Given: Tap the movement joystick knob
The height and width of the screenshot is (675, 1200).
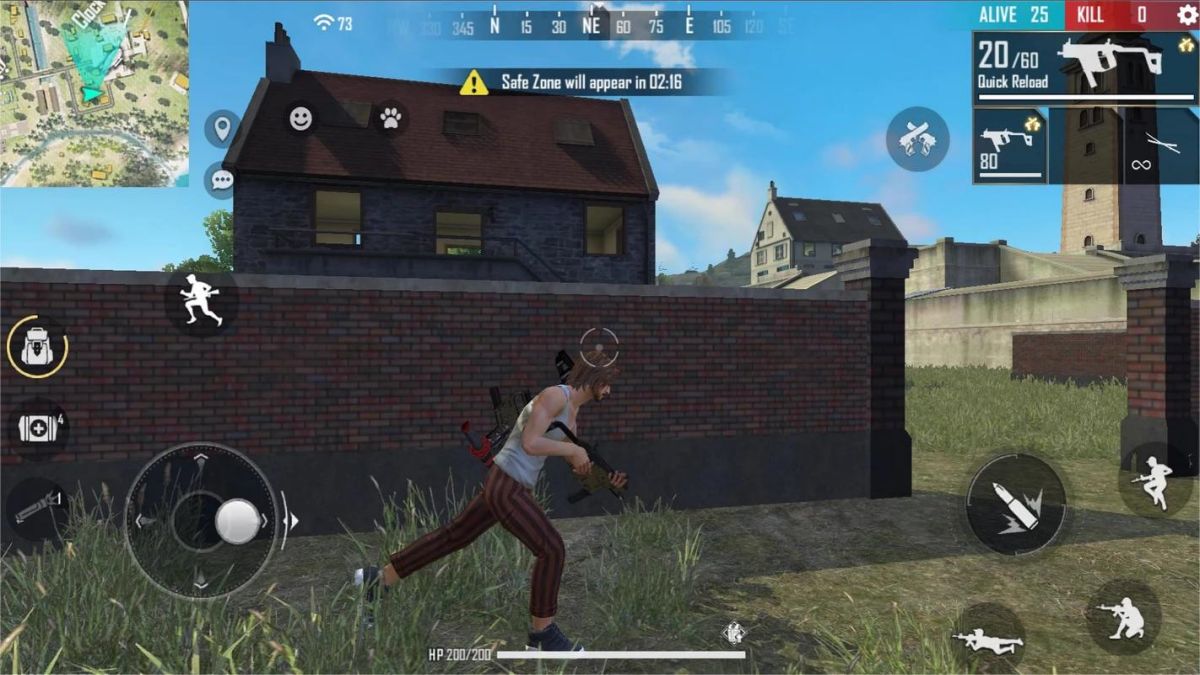Looking at the screenshot, I should (x=238, y=521).
